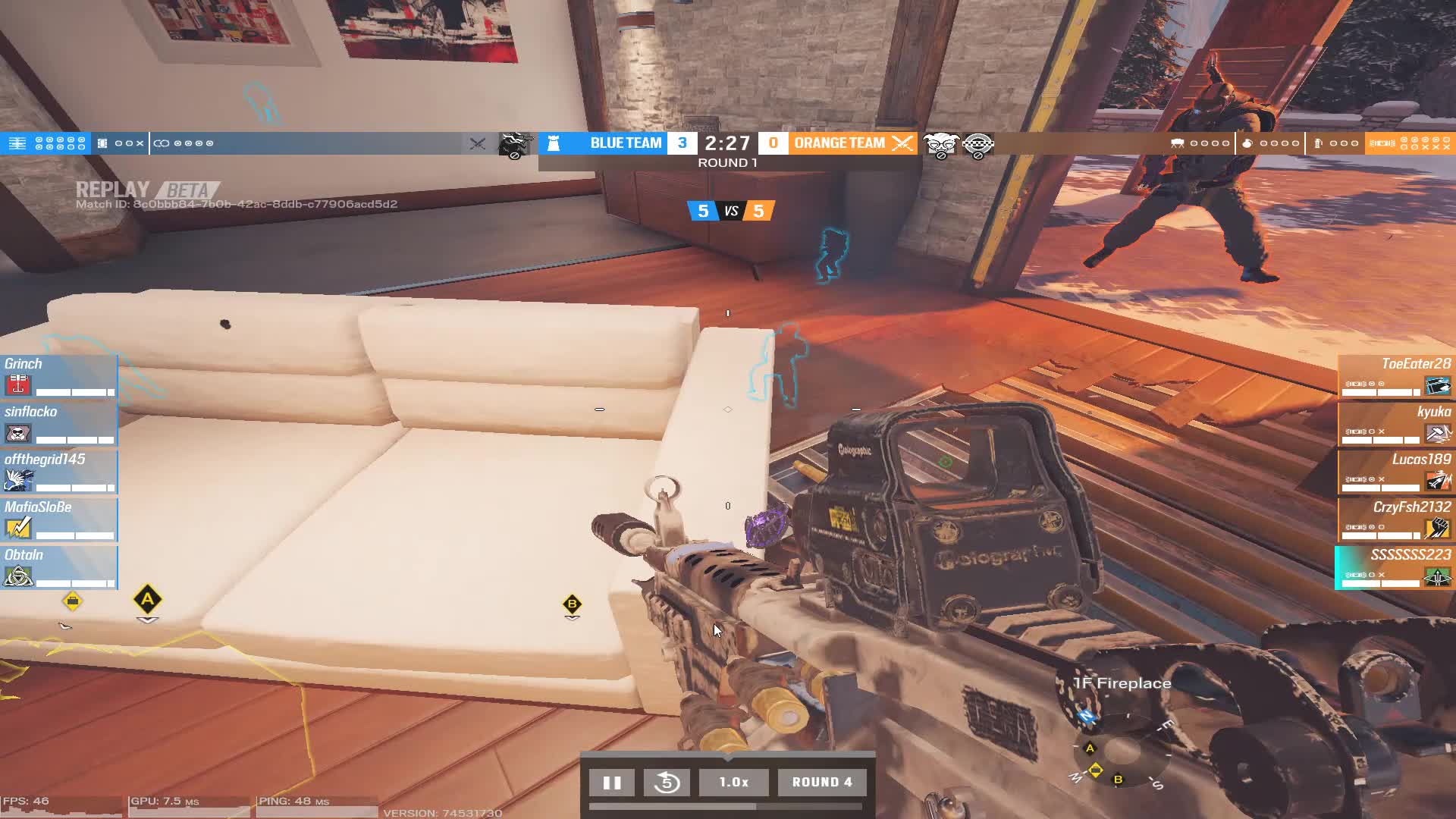1456x819 pixels.
Task: Click the grenade count icon on orange bar
Action: (x=1247, y=142)
